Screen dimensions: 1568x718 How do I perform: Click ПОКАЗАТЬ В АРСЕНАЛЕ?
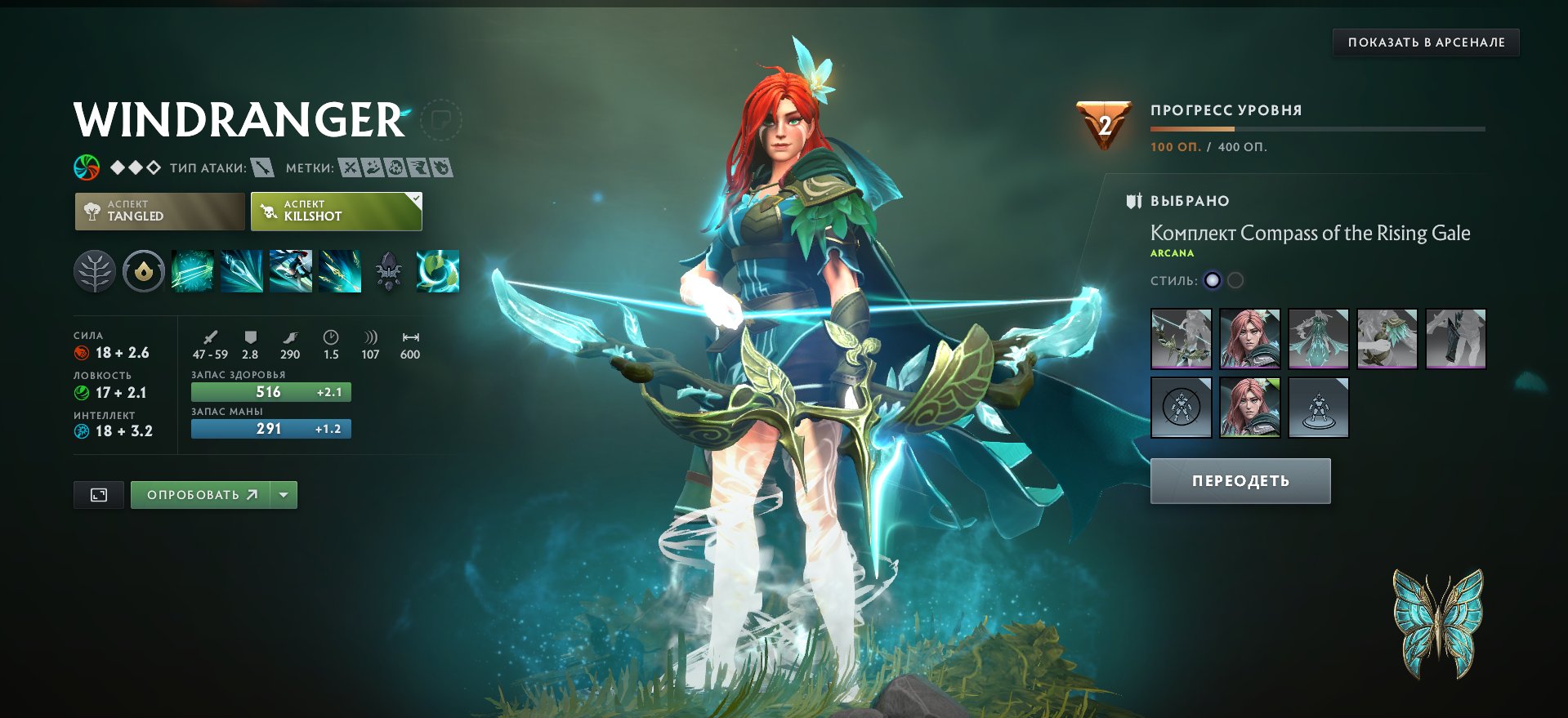(1424, 42)
